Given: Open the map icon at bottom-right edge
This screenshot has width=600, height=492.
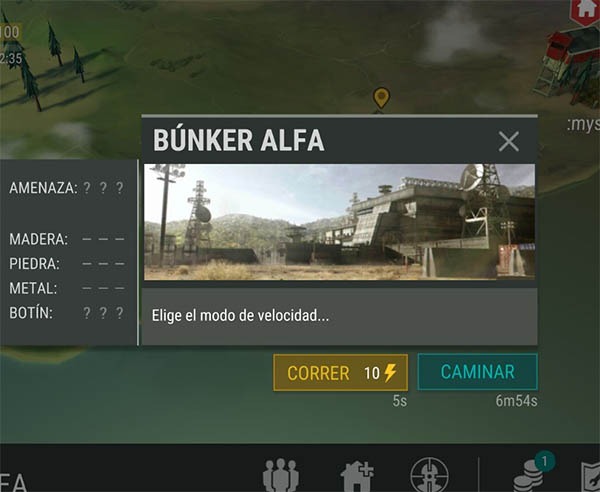Looking at the screenshot, I should 590,476.
